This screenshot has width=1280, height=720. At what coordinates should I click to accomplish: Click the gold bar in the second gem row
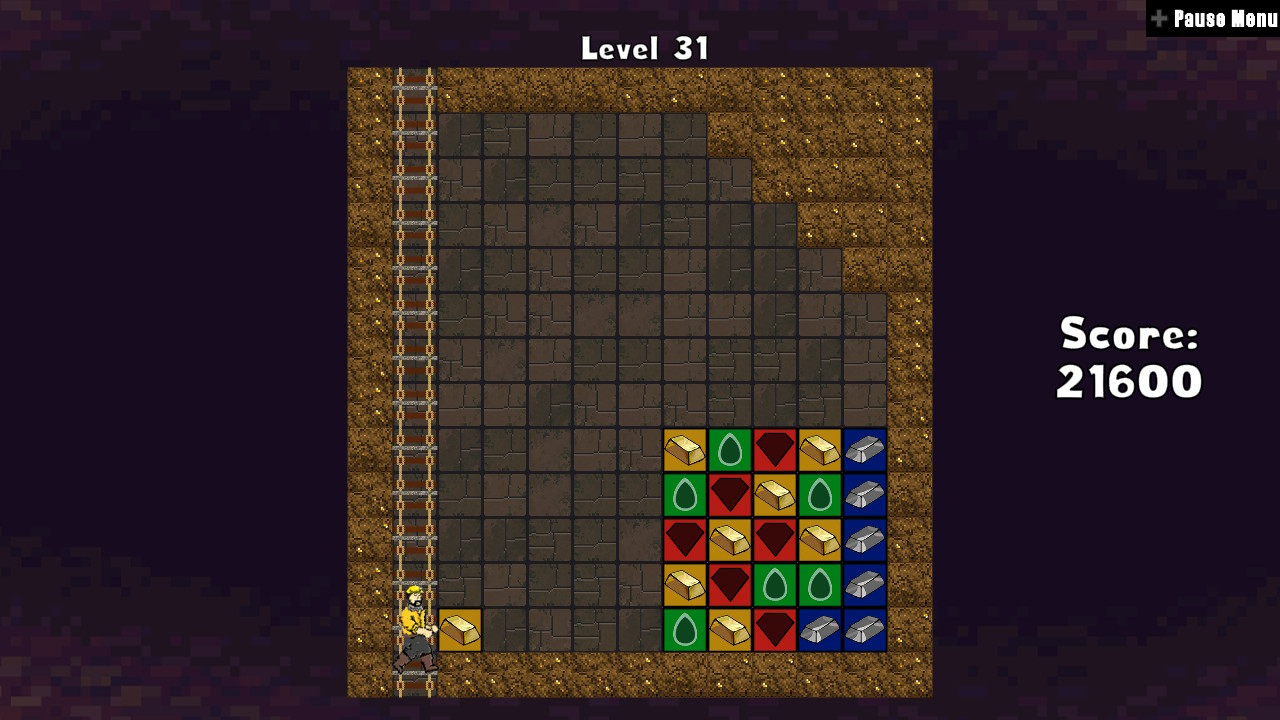[775, 495]
